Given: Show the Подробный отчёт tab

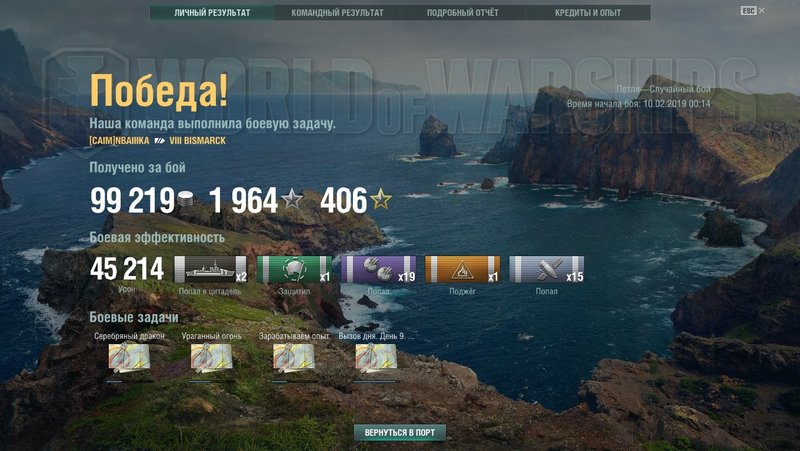Looking at the screenshot, I should (462, 13).
